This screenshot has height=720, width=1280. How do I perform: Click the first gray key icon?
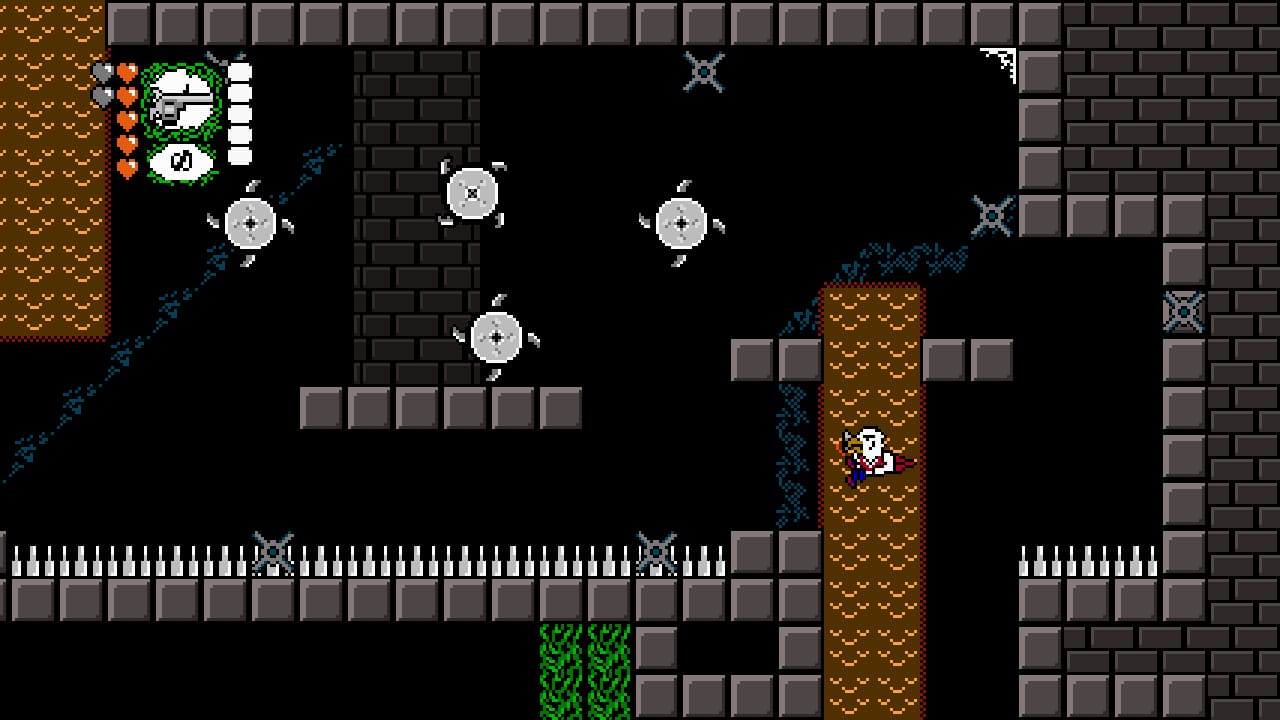click(102, 70)
